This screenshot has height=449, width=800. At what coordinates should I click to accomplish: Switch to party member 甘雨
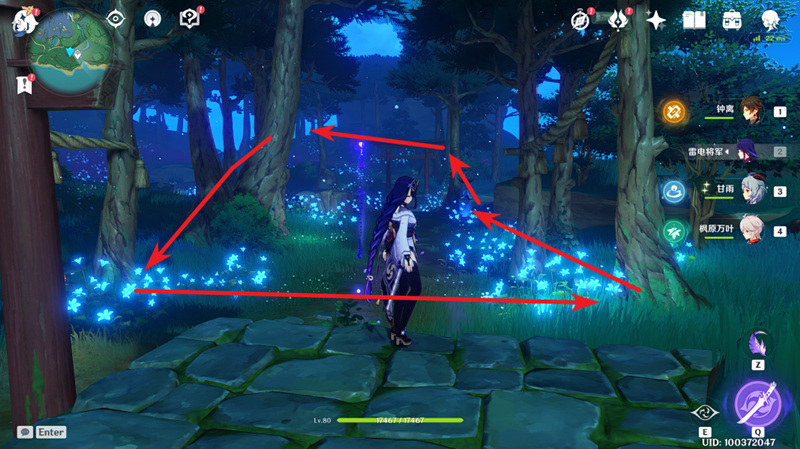751,190
